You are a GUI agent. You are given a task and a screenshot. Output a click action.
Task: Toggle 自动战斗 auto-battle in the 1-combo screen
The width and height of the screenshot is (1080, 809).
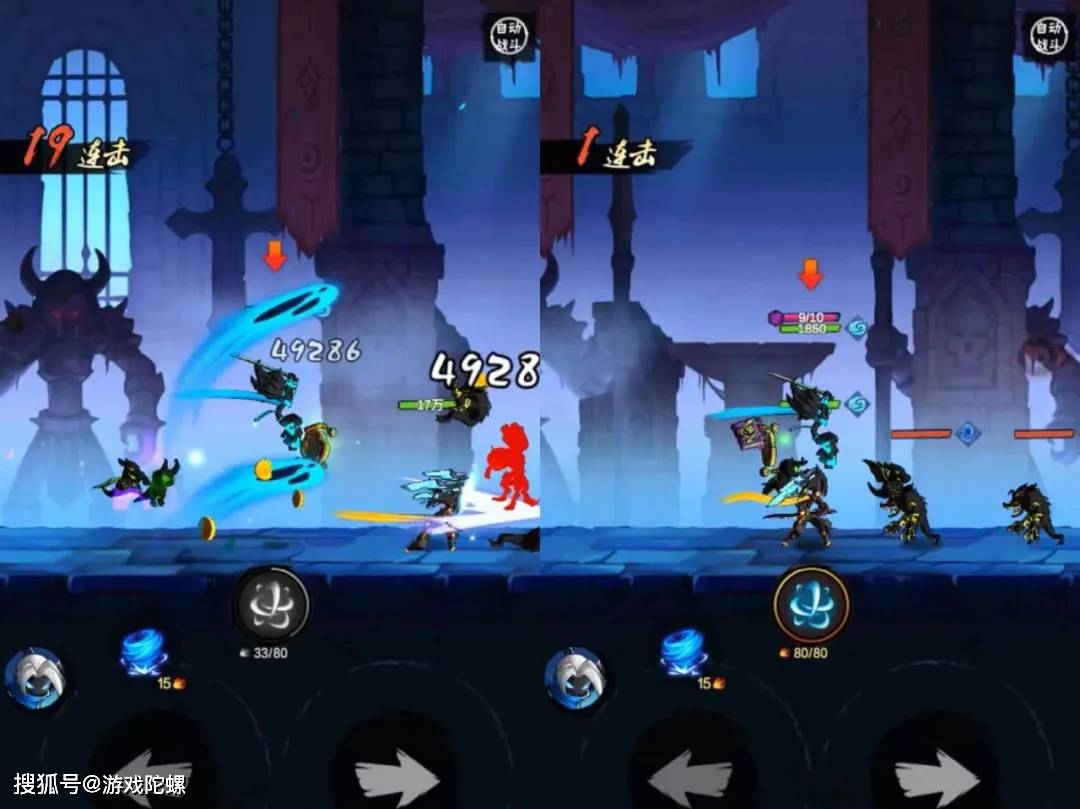(x=1047, y=36)
